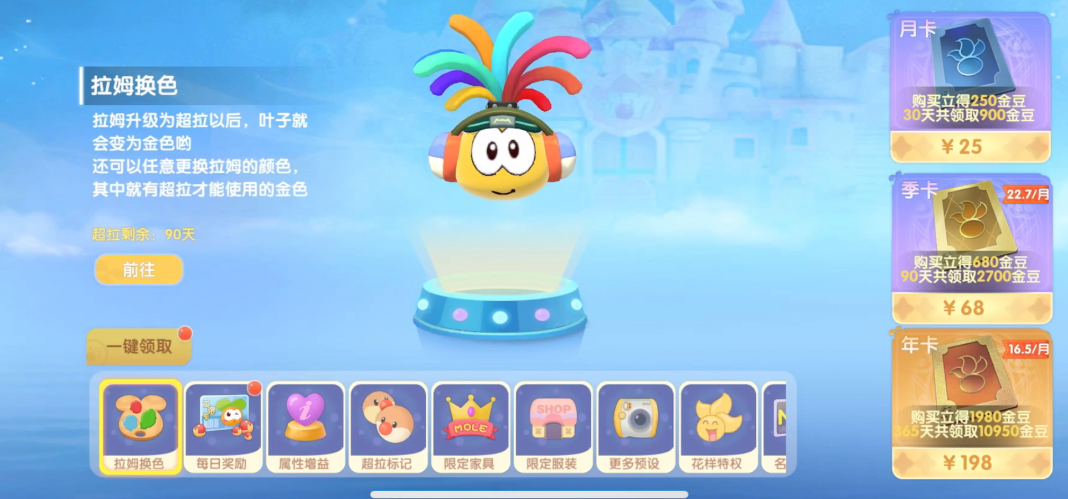
Task: Buy the 年卡 for ¥198
Action: pos(971,461)
